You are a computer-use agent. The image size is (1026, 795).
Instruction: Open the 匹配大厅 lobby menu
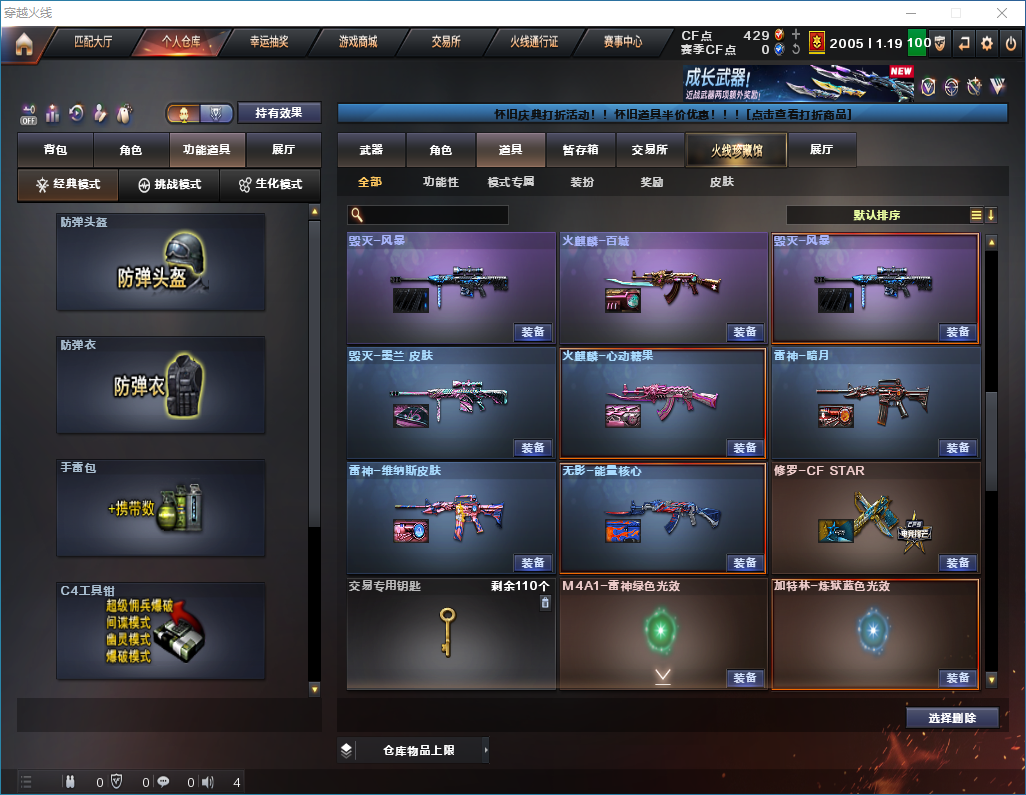[x=93, y=42]
